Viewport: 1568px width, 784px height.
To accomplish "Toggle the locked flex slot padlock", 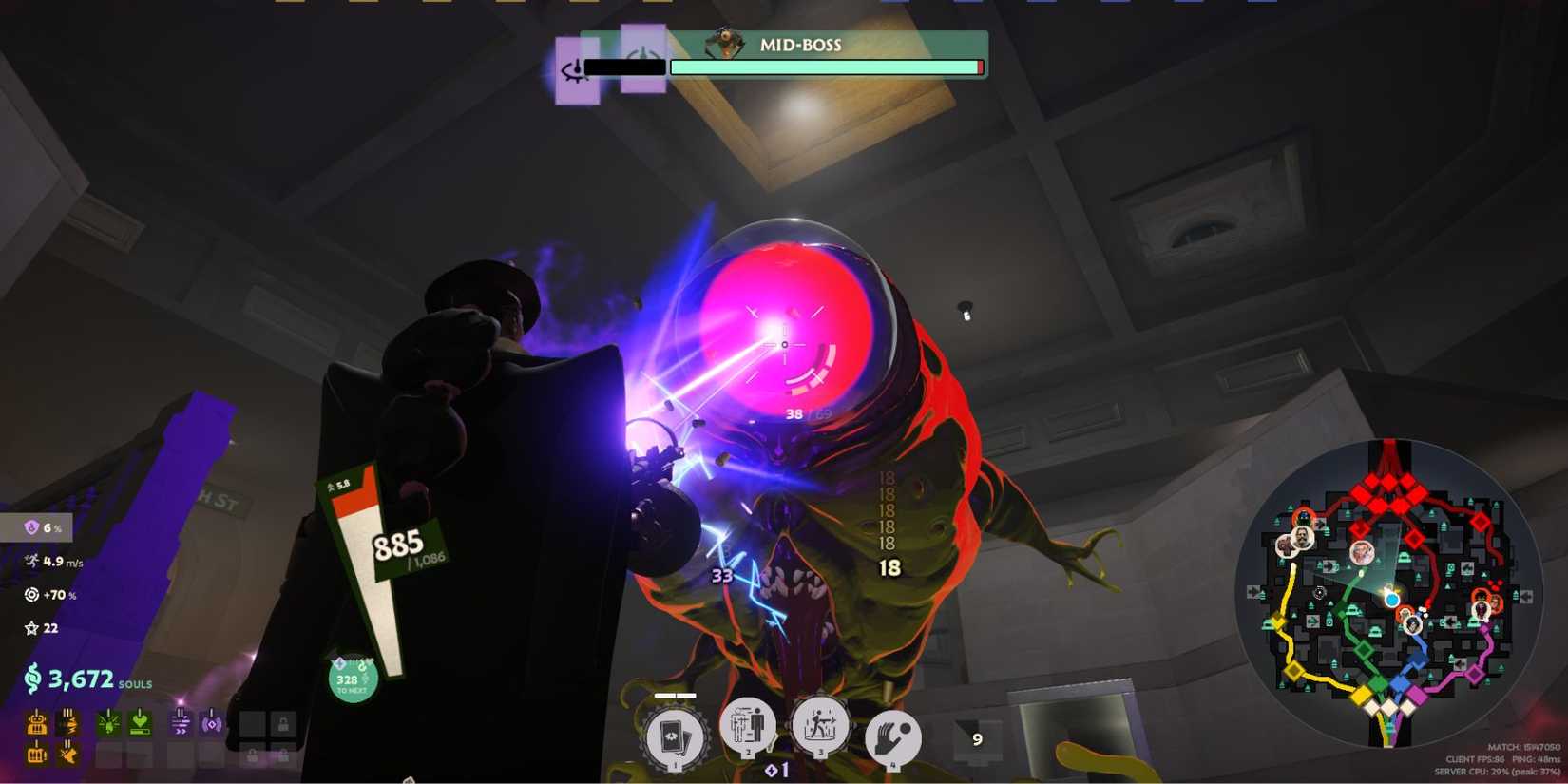I will (x=283, y=754).
